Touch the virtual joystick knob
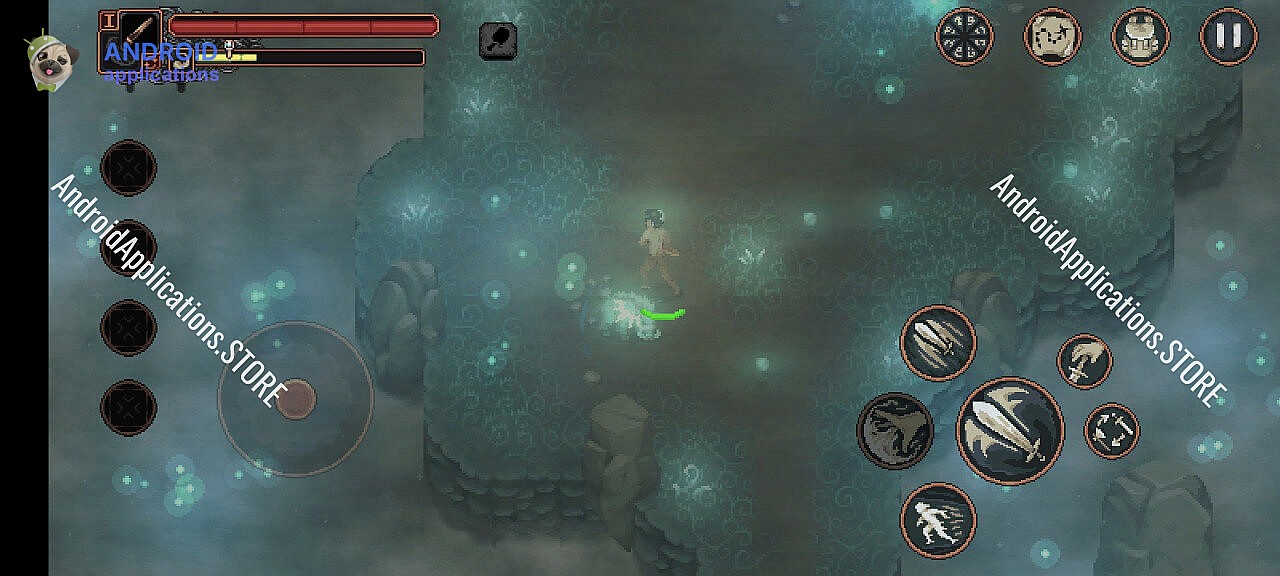1280x576 pixels. 296,399
